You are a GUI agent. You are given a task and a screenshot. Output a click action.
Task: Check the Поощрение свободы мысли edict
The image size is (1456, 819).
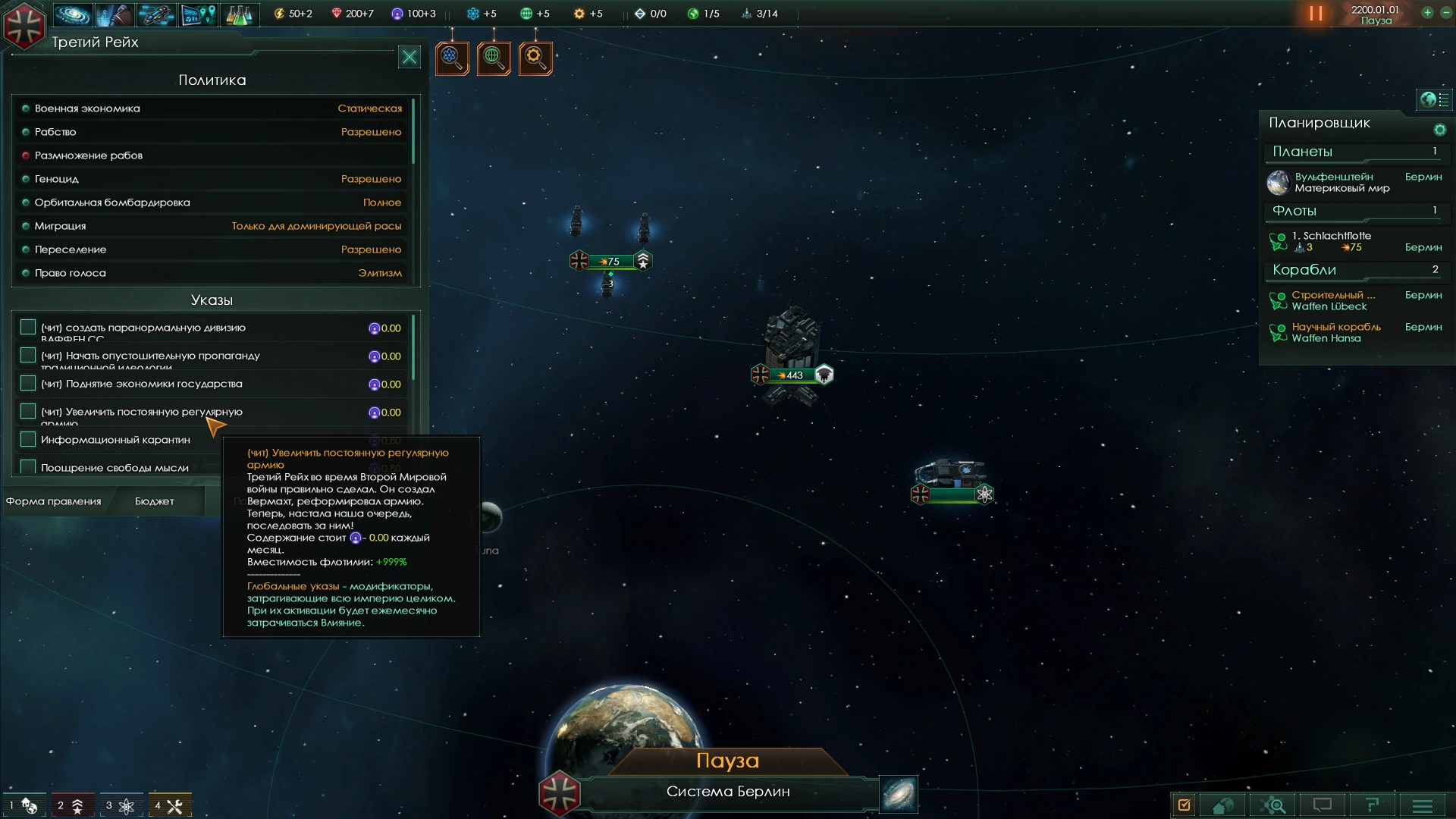pos(28,466)
